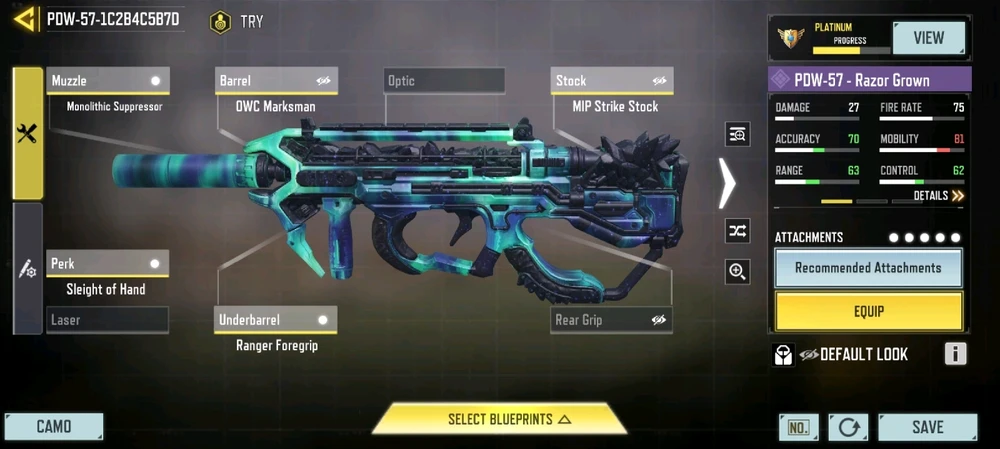
Task: Open the Stock attachment slot
Action: click(x=612, y=80)
